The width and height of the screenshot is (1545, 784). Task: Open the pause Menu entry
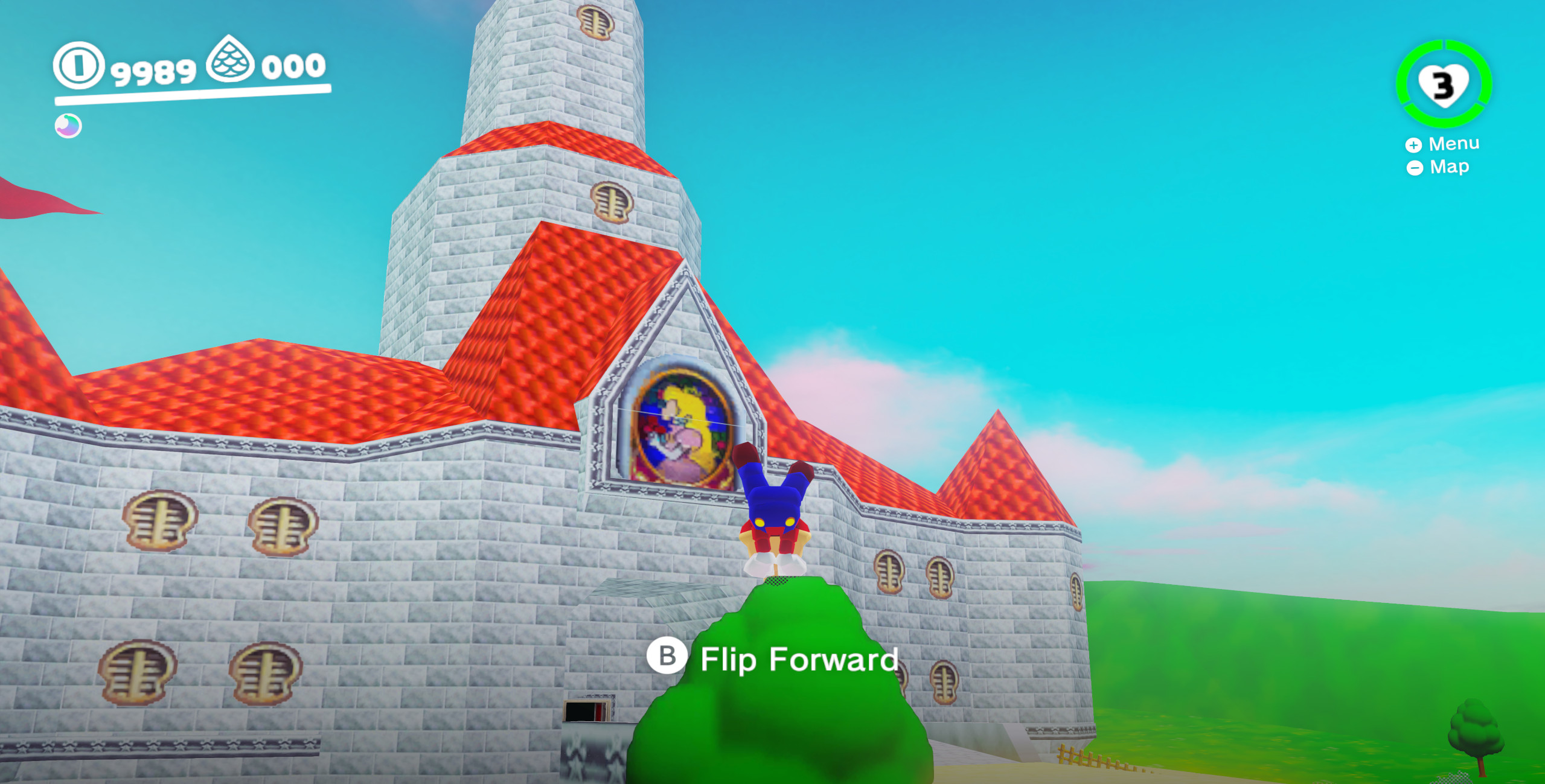1453,144
